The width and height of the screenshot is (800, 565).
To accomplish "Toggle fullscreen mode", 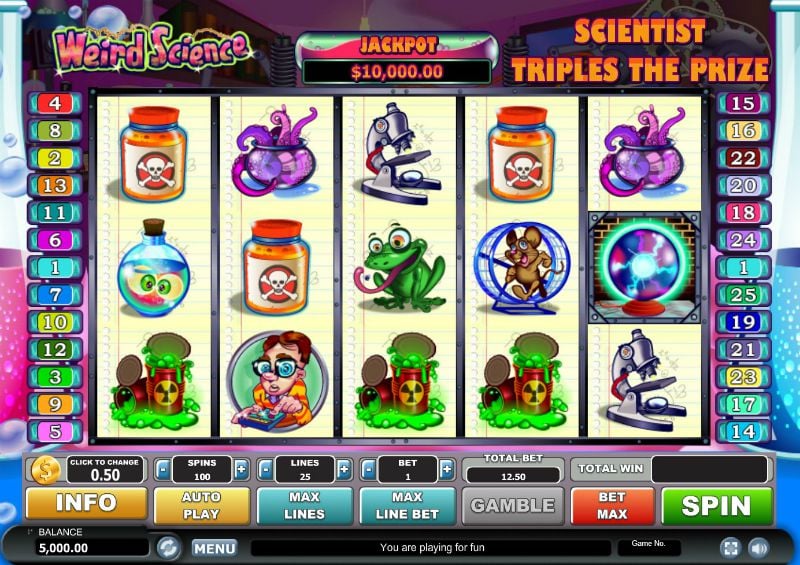I will pos(729,547).
